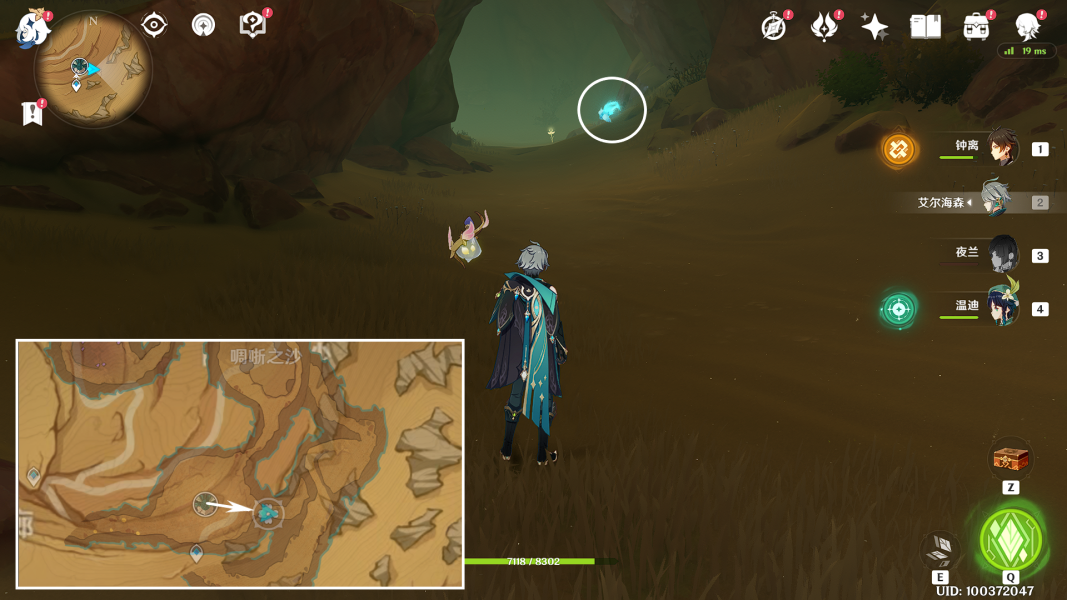Click the eye-shaped target icon beside minimap
Screen dimensions: 1067x600
(154, 25)
